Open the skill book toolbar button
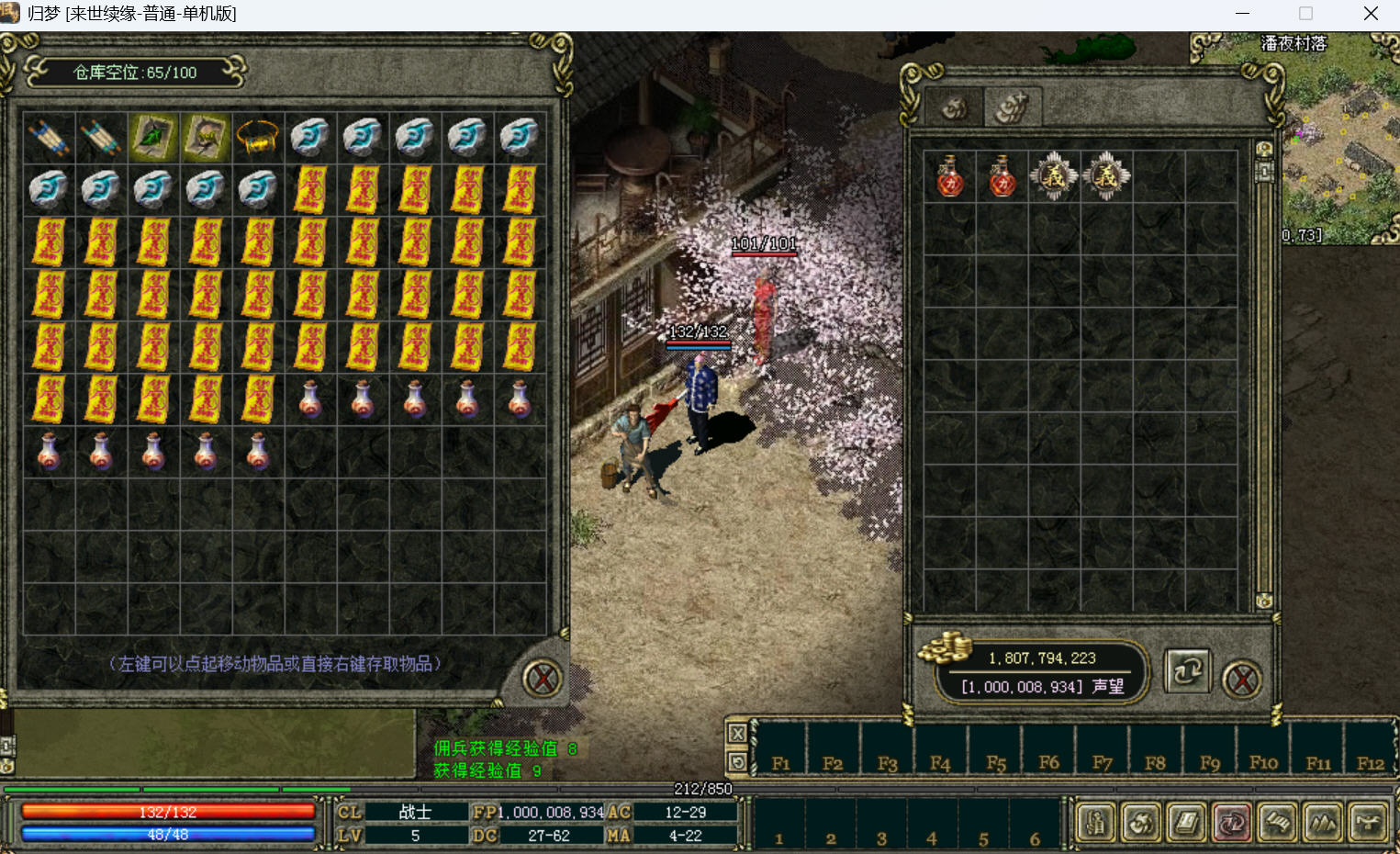The height and width of the screenshot is (854, 1400). coord(1186,823)
